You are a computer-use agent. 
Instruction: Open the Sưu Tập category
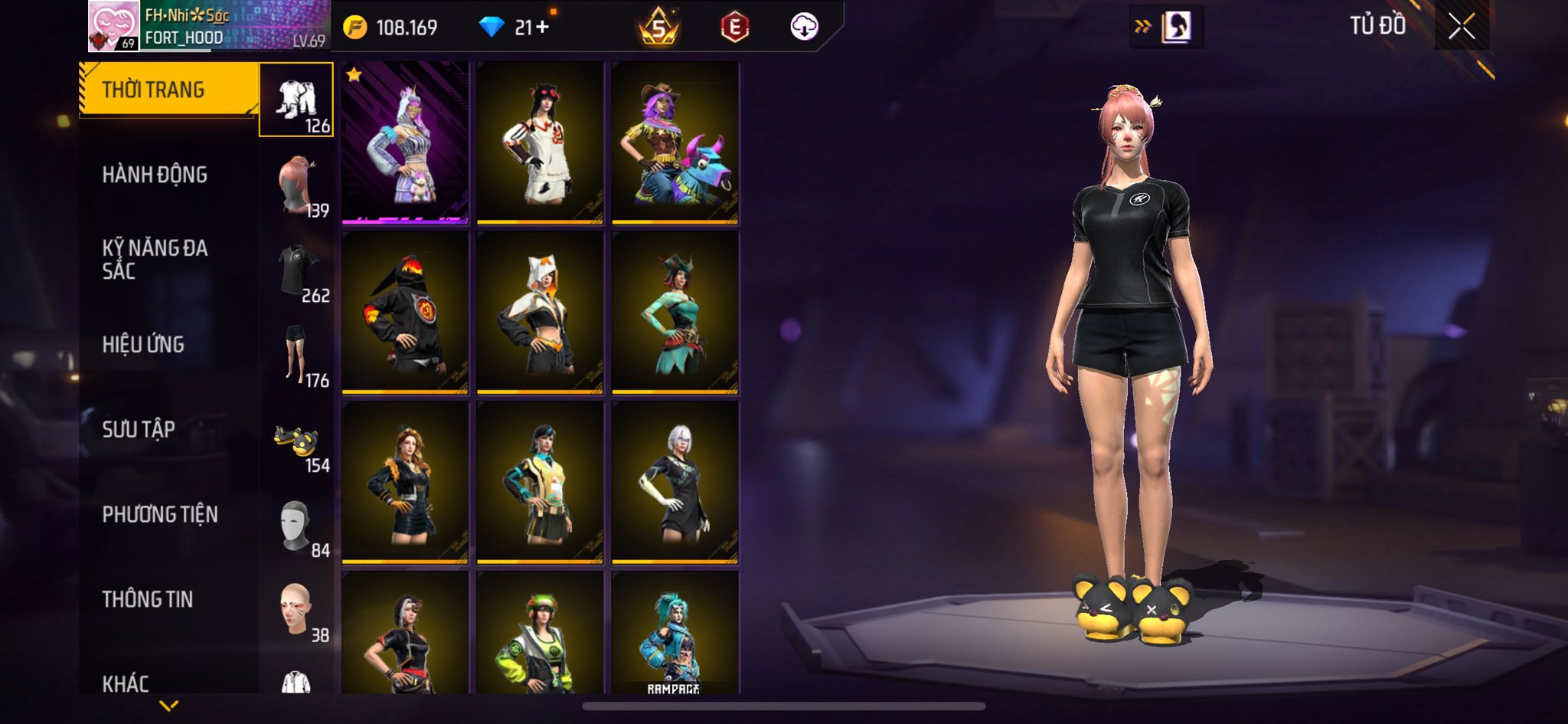[139, 429]
